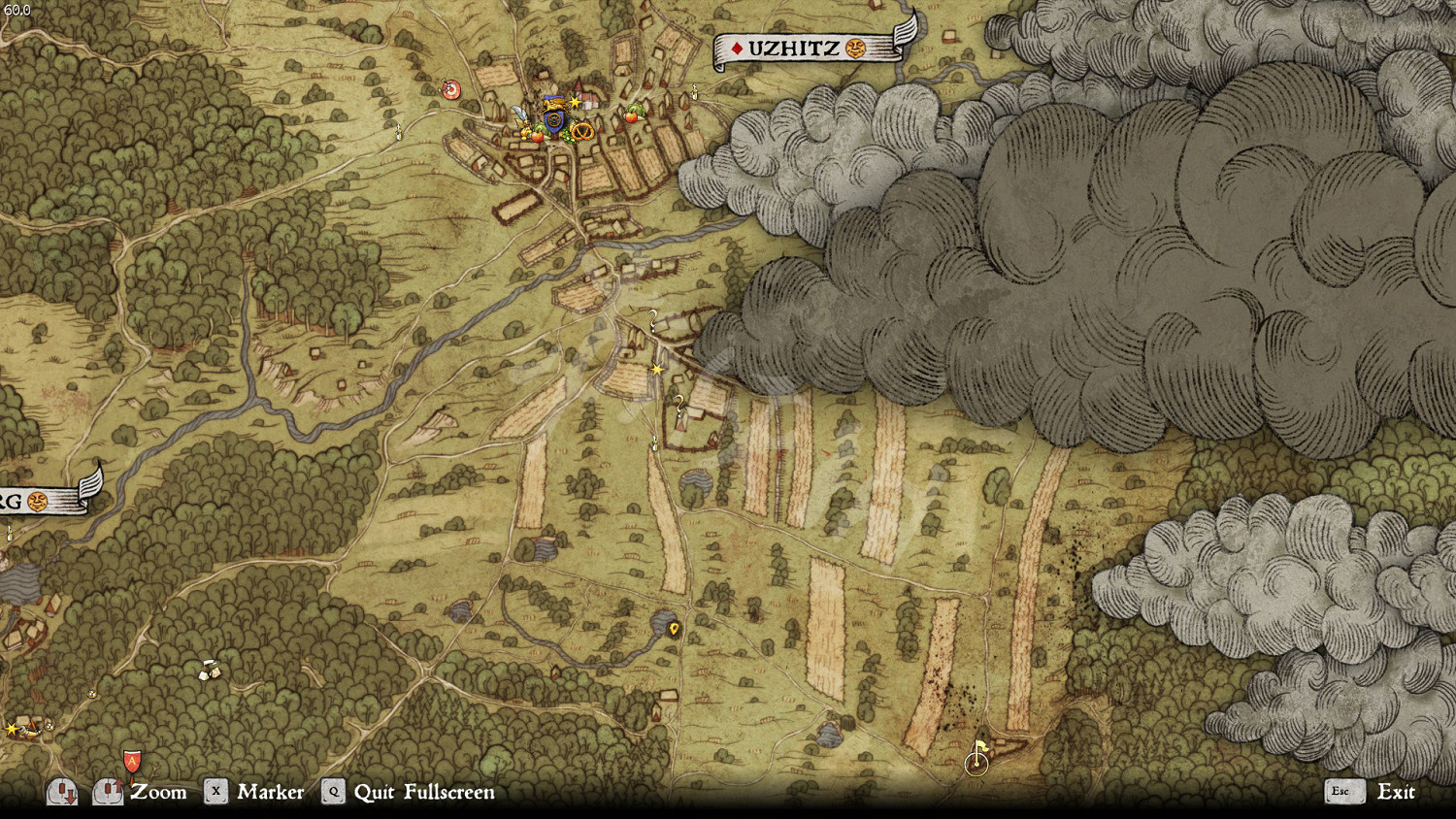Click the player position flag marker
Viewport: 1456px width, 819px height.
[x=977, y=758]
